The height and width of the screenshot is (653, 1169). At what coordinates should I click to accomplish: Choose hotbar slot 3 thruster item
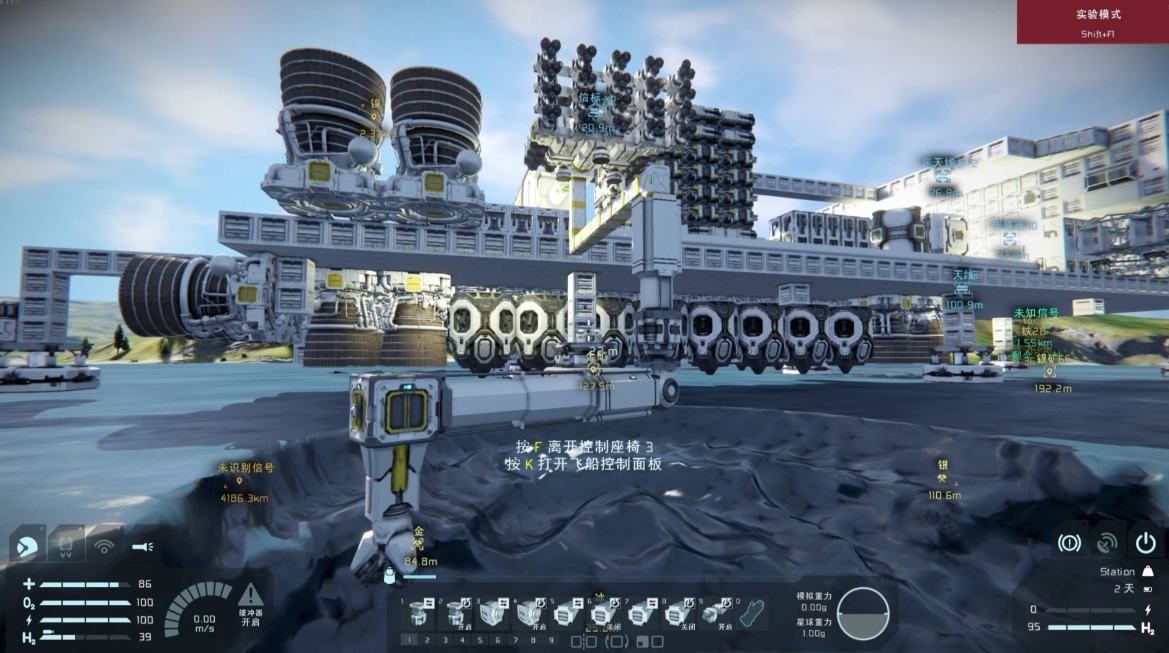(493, 612)
